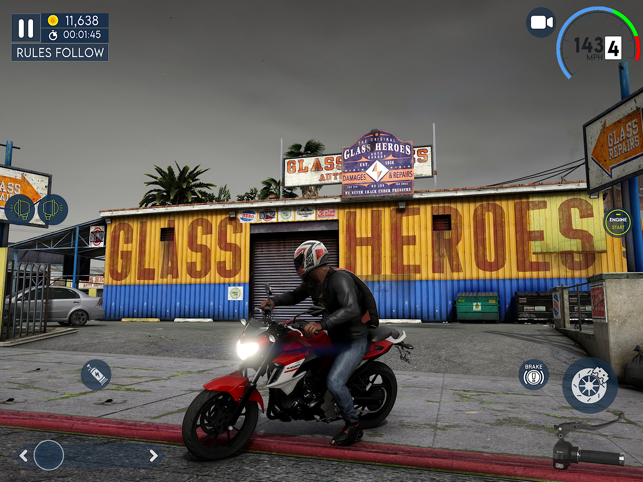Viewport: 643px width, 482px height.
Task: Tap the Engine Start button
Action: (x=618, y=222)
